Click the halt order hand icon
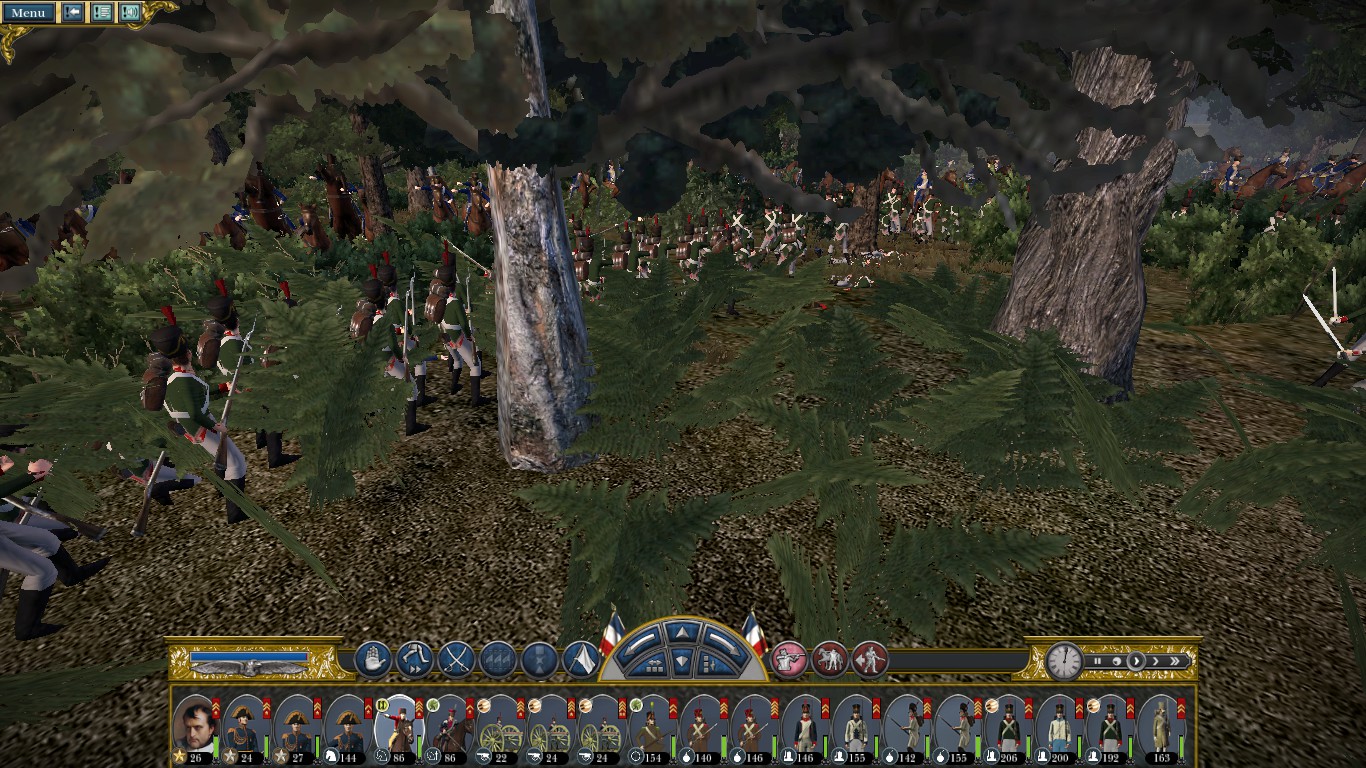 tap(372, 660)
